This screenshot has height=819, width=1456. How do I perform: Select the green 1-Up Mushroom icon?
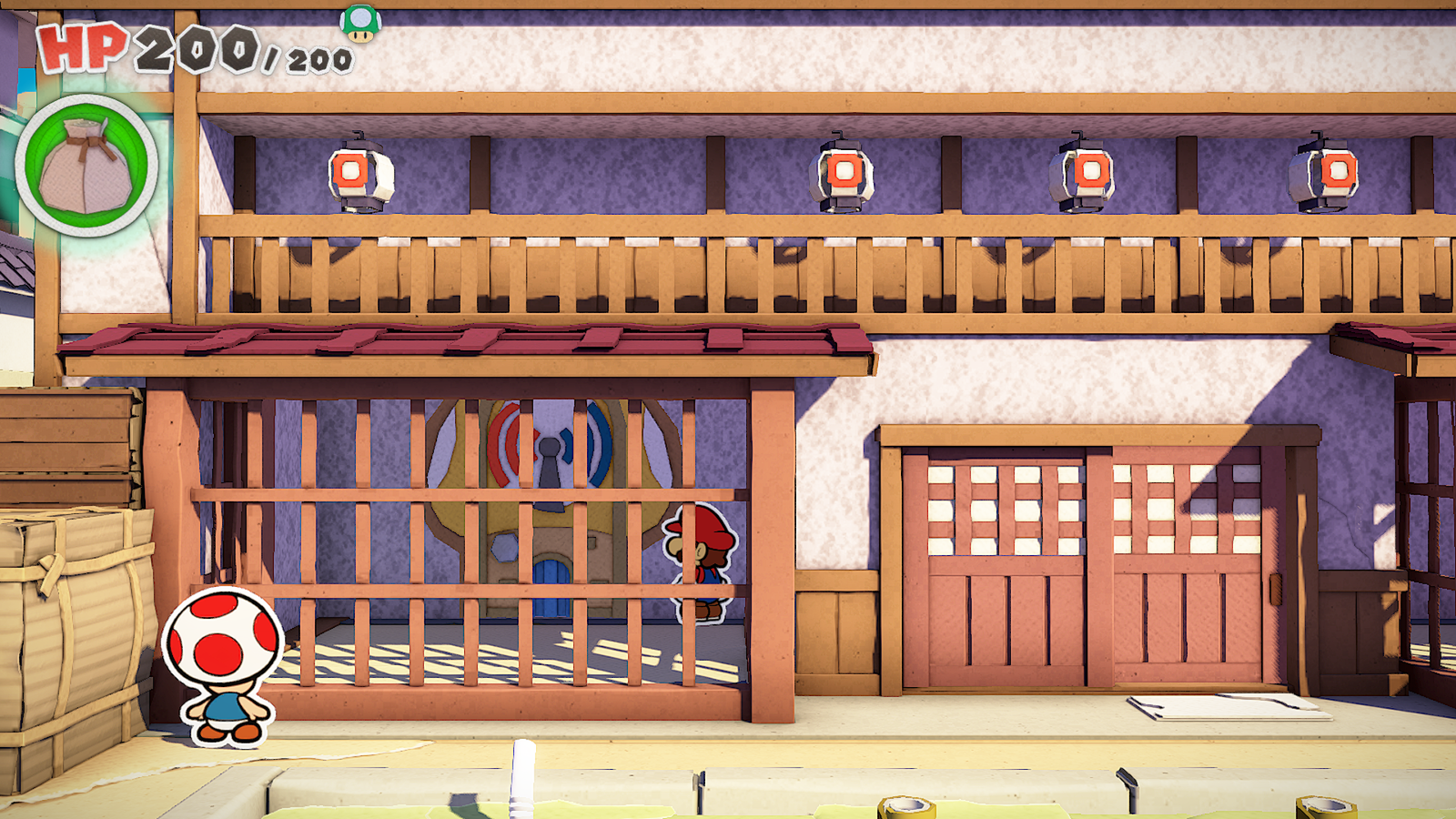pos(362,25)
